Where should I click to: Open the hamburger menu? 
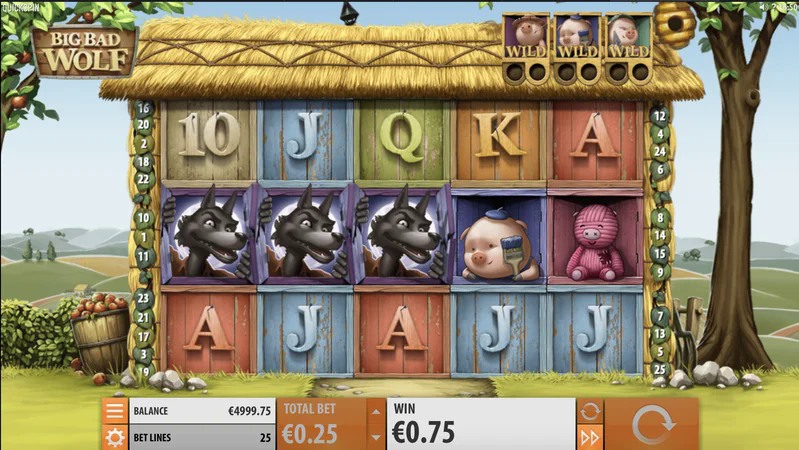[115, 410]
